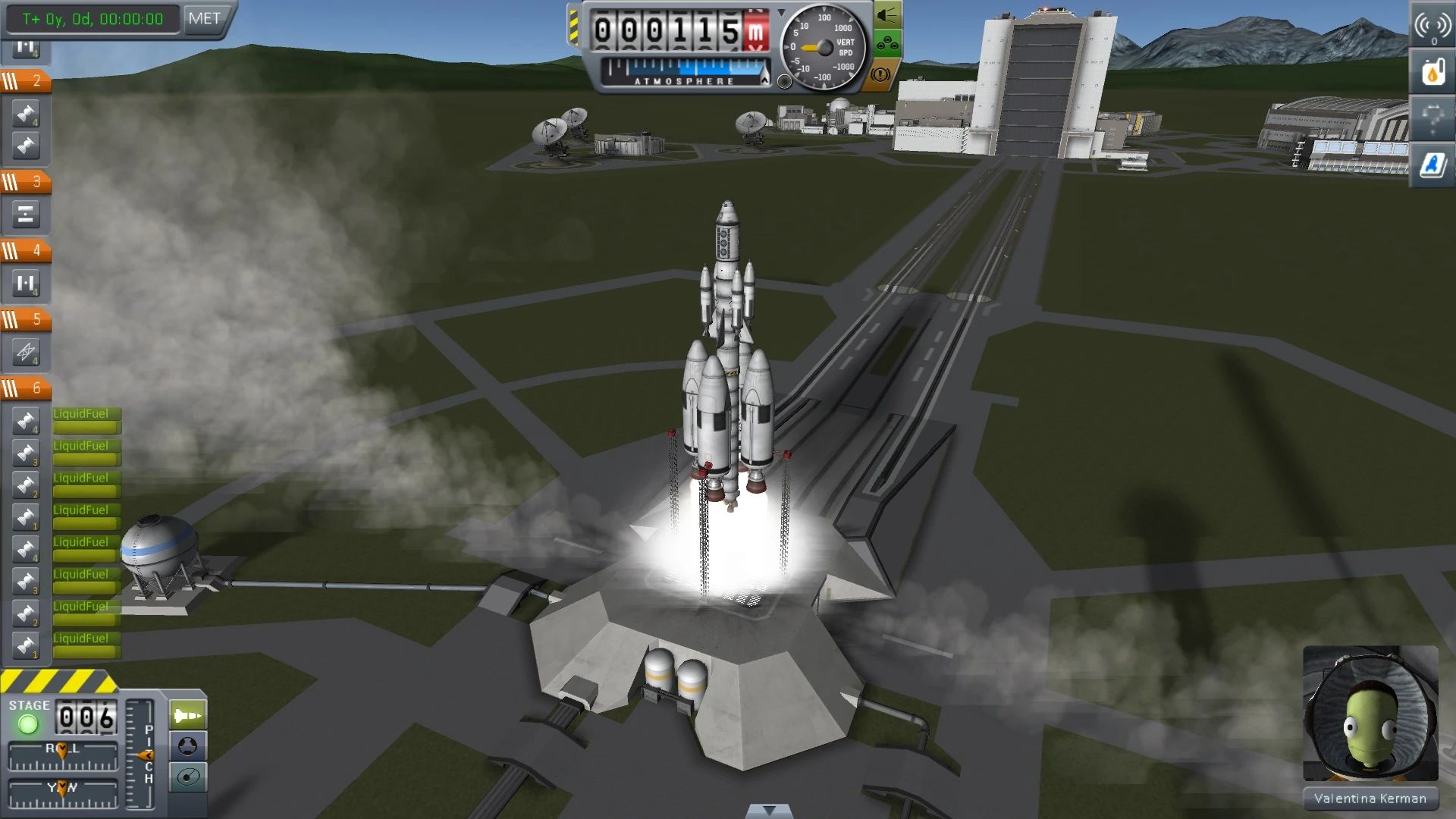This screenshot has height=819, width=1456.
Task: Expand the atmosphere gauge dropdown arrow
Action: pos(781,13)
